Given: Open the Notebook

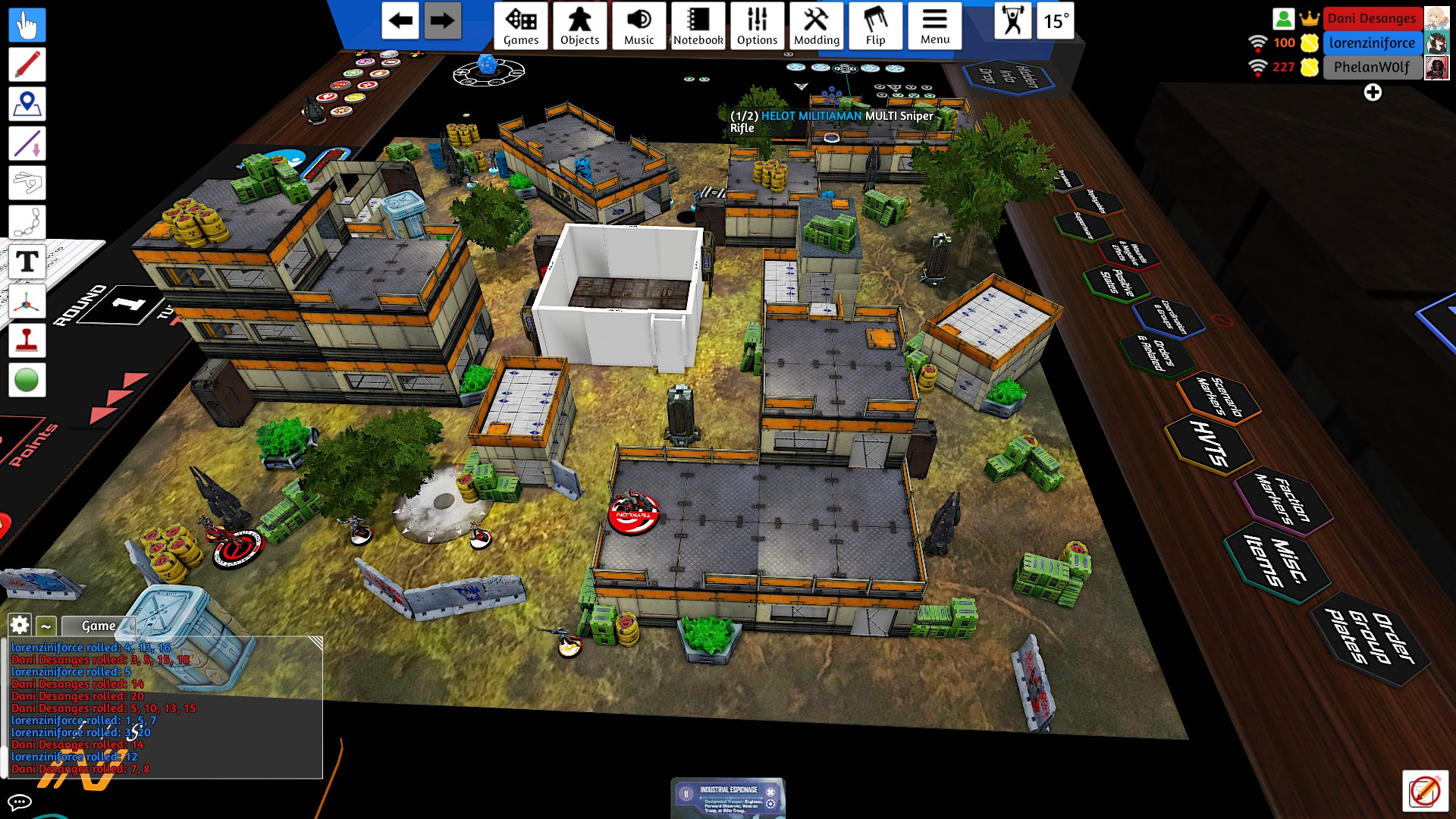Looking at the screenshot, I should [698, 27].
